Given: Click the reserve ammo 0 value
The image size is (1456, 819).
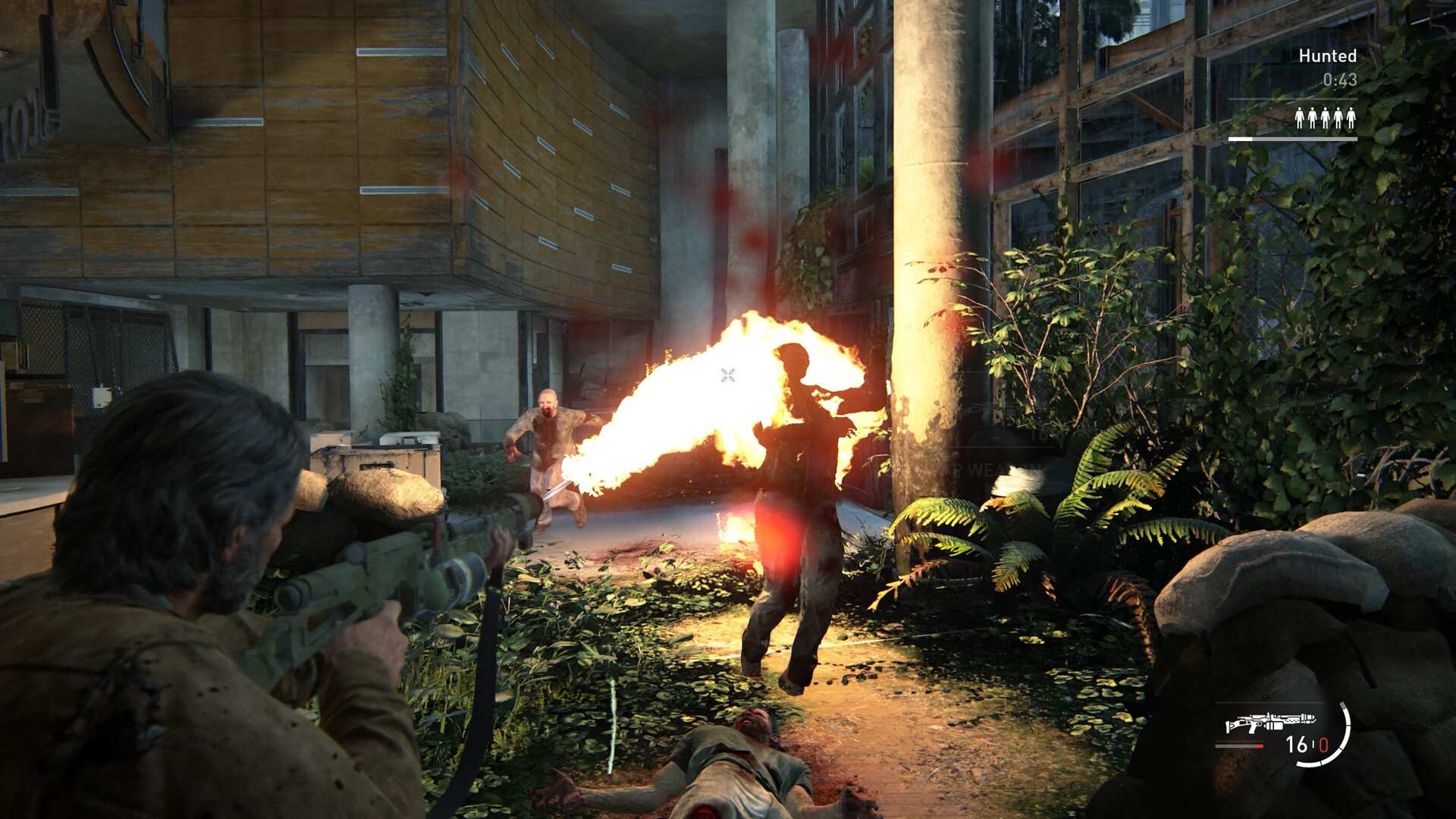Looking at the screenshot, I should point(1325,744).
